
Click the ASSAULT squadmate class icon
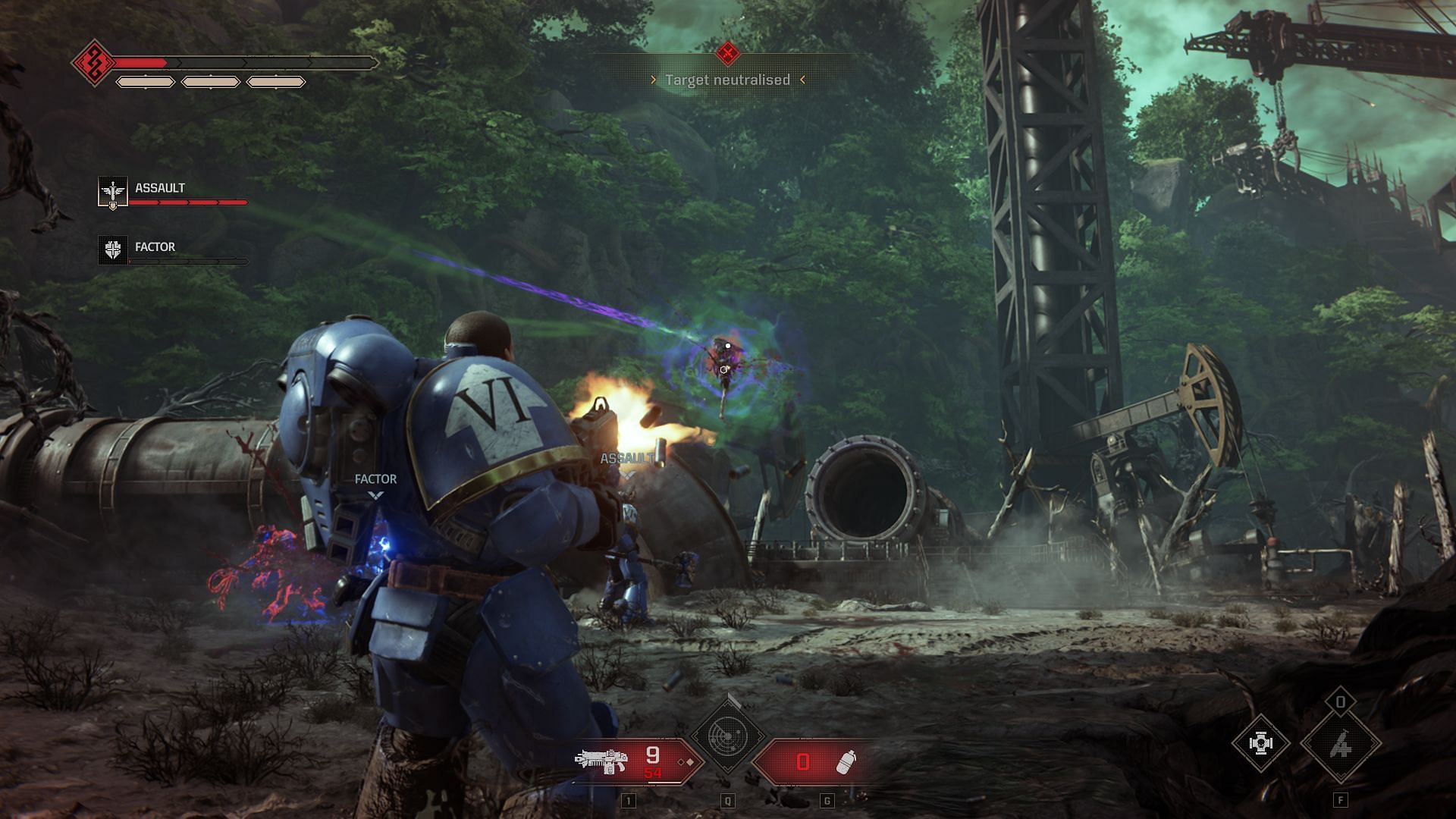pyautogui.click(x=113, y=192)
